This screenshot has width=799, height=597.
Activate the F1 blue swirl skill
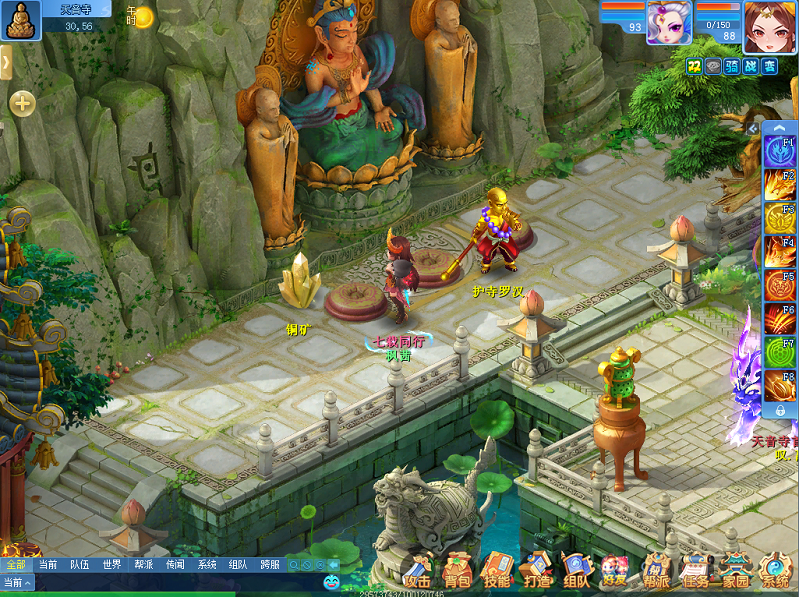[x=780, y=152]
